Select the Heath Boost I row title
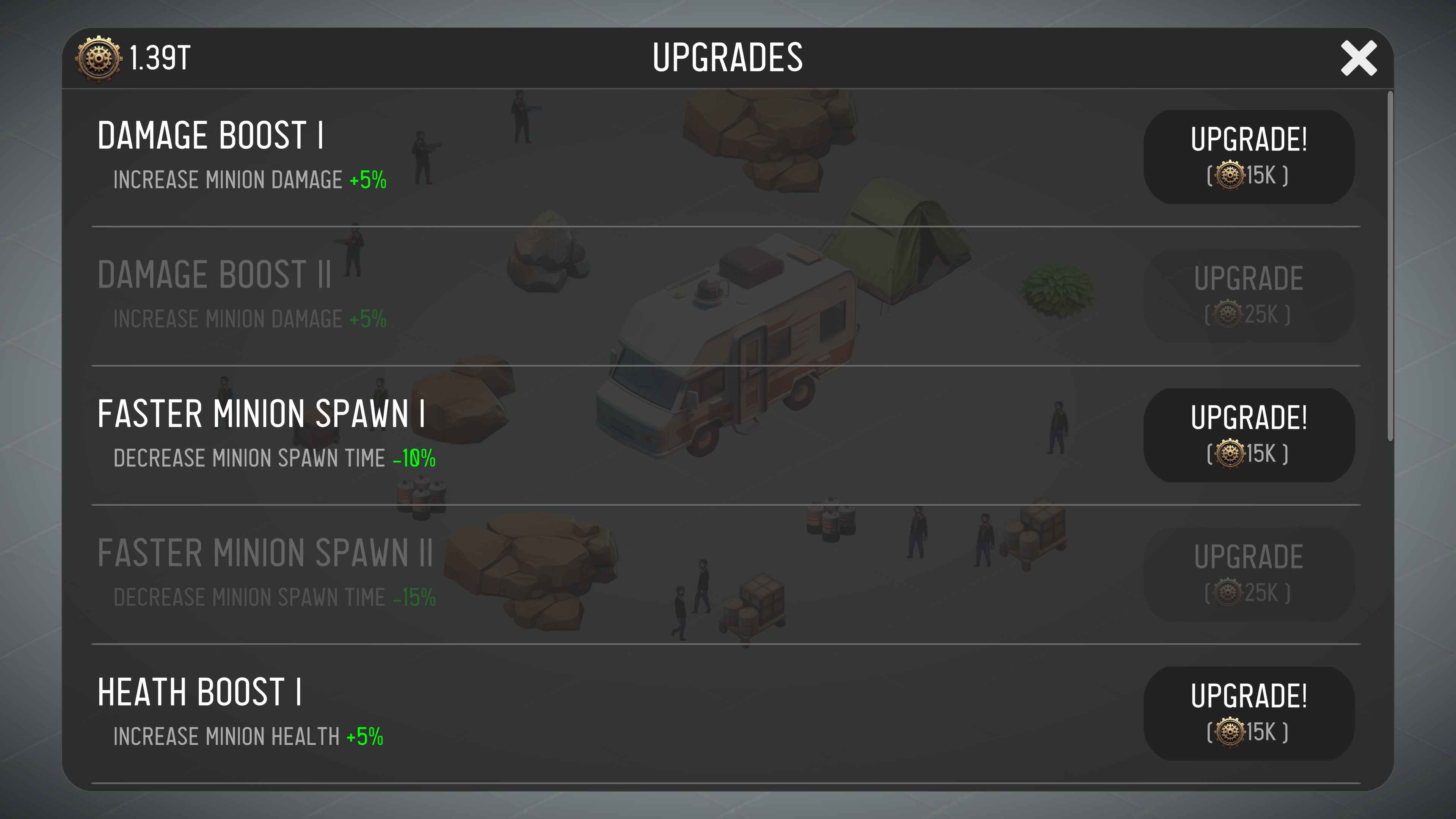1456x819 pixels. (200, 692)
